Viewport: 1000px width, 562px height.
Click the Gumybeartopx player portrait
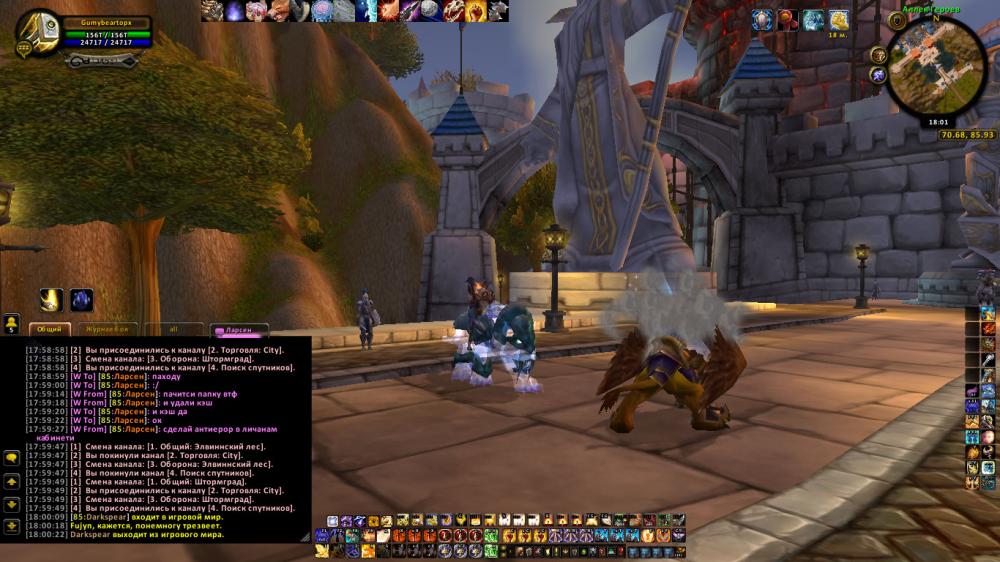pyautogui.click(x=38, y=33)
